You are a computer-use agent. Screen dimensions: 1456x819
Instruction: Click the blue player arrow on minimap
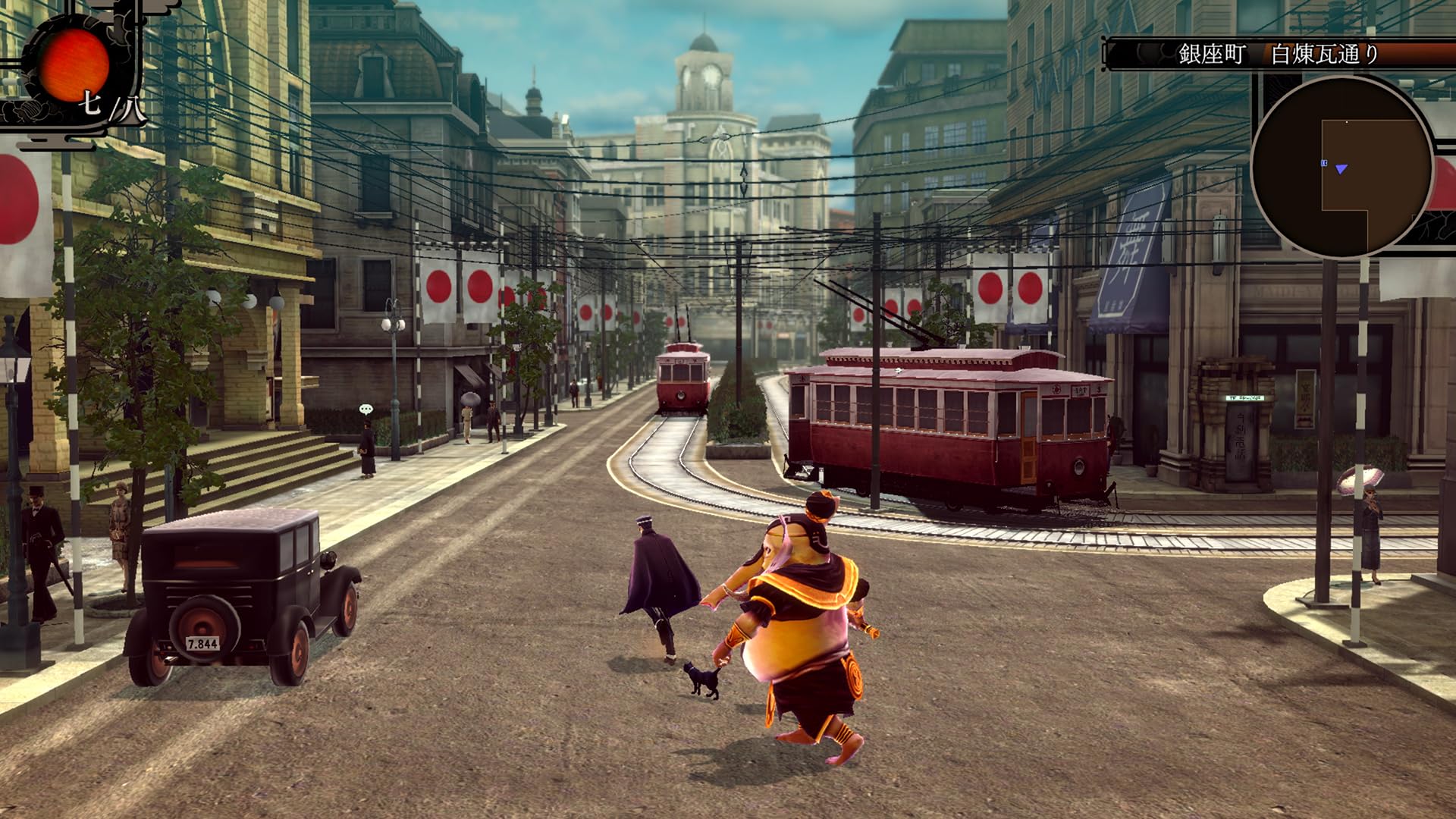tap(1341, 169)
